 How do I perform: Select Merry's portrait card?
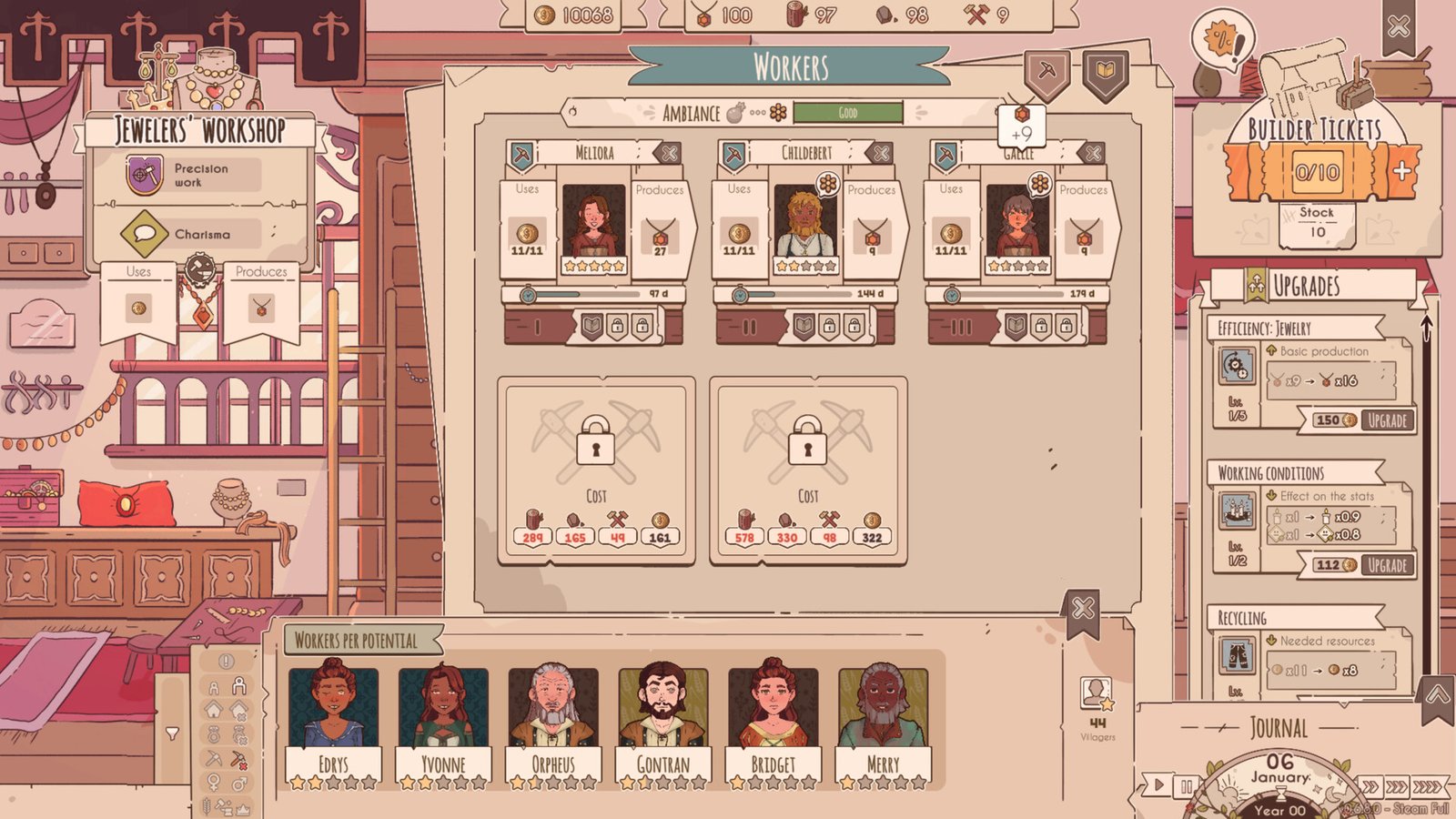pyautogui.click(x=884, y=719)
